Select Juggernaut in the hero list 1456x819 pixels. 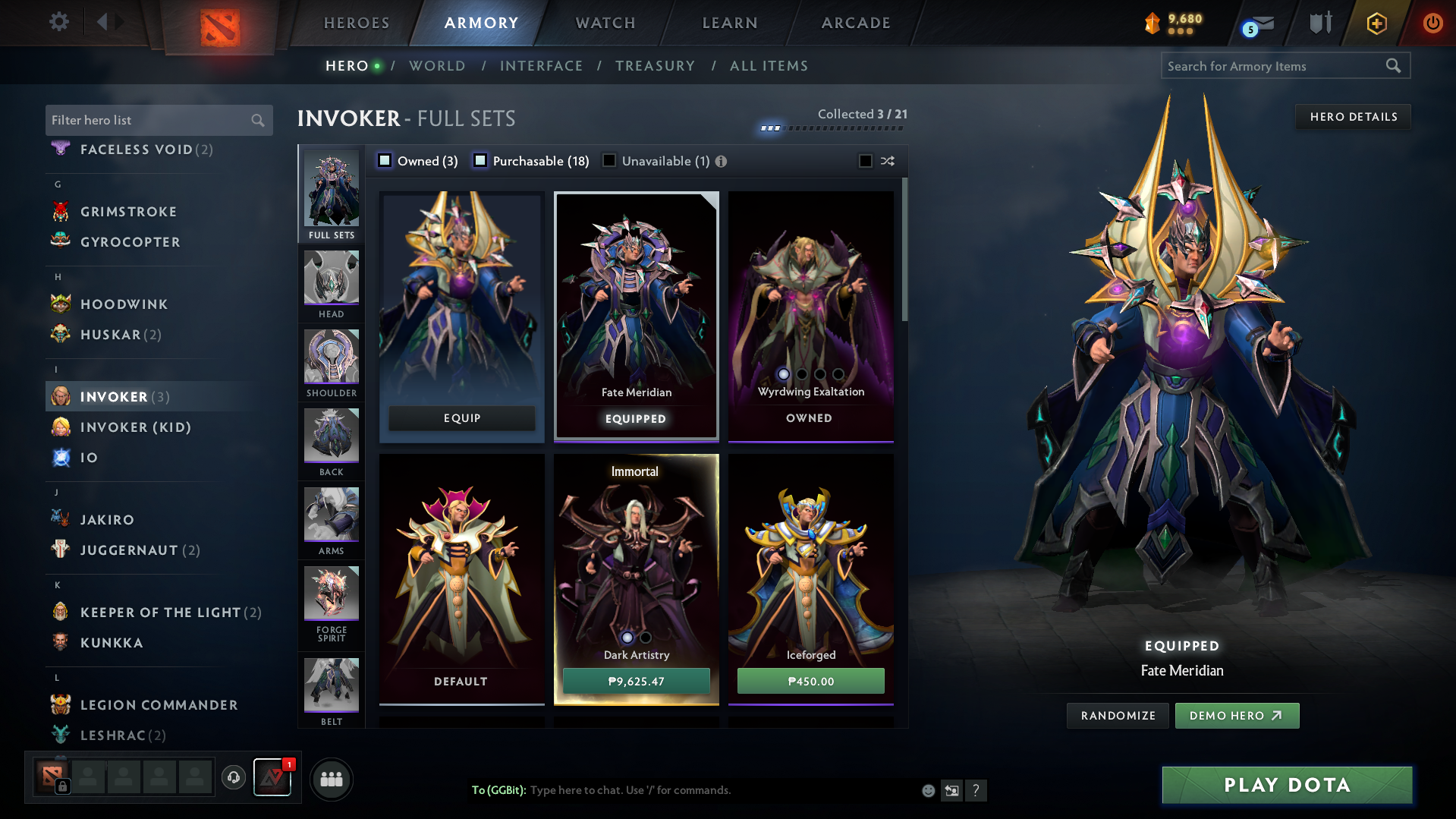129,550
